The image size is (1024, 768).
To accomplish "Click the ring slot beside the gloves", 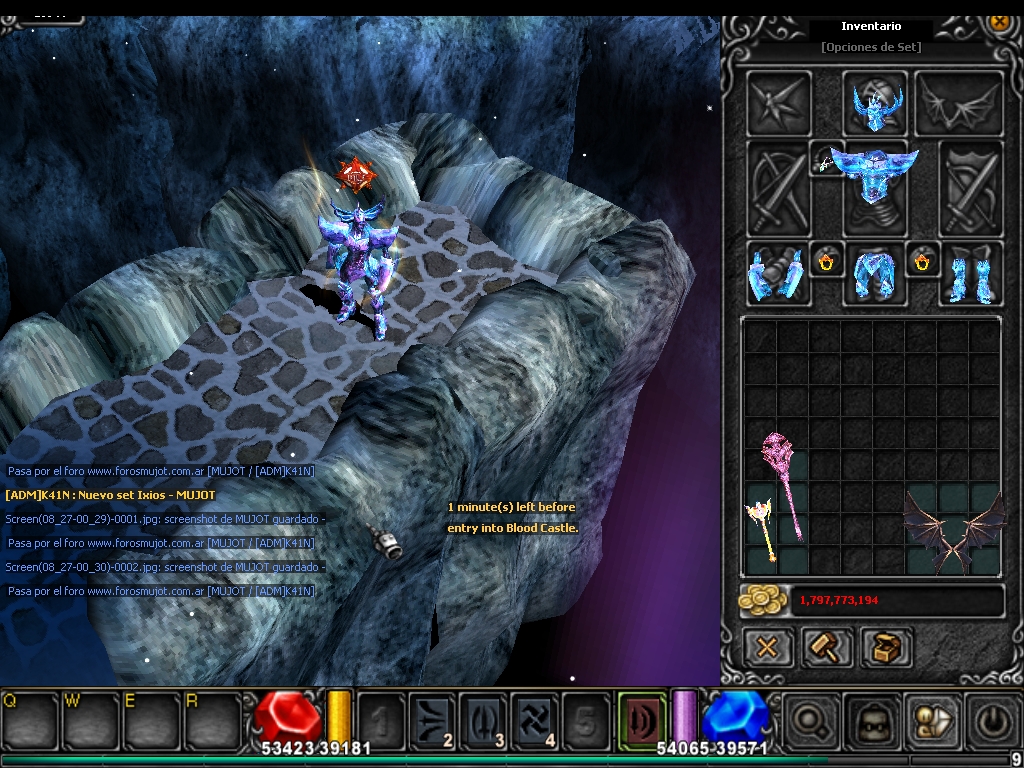I will click(827, 261).
